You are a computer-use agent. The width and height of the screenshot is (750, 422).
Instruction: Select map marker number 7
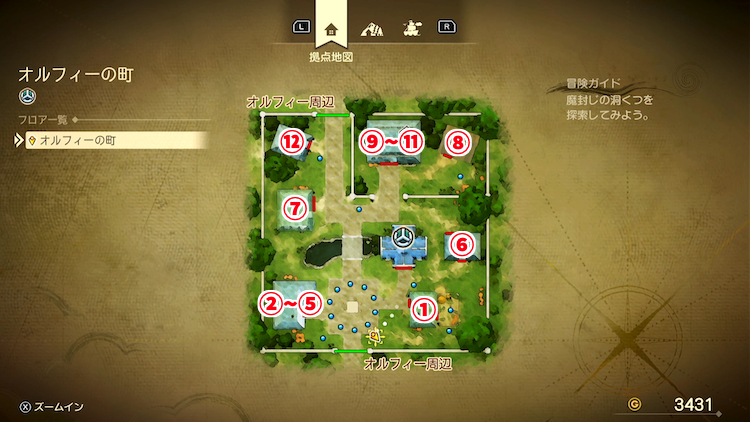293,209
